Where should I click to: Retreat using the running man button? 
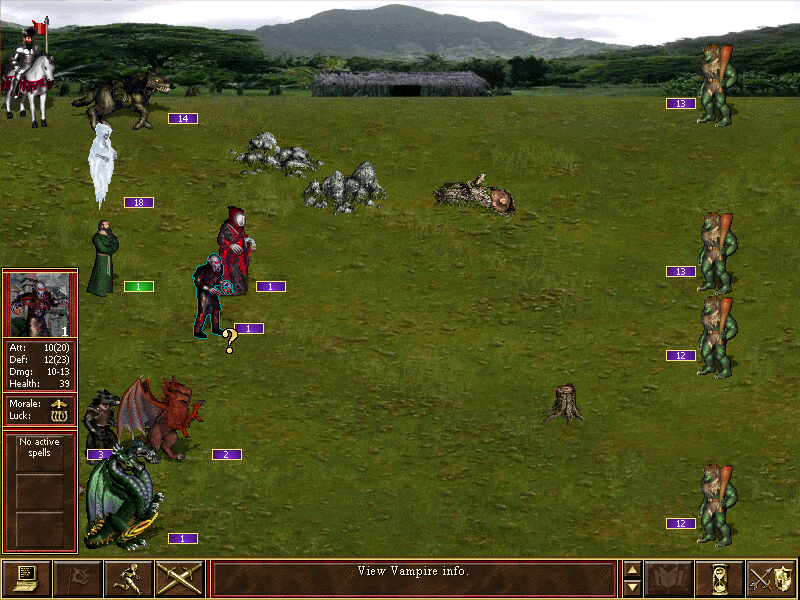tap(128, 578)
